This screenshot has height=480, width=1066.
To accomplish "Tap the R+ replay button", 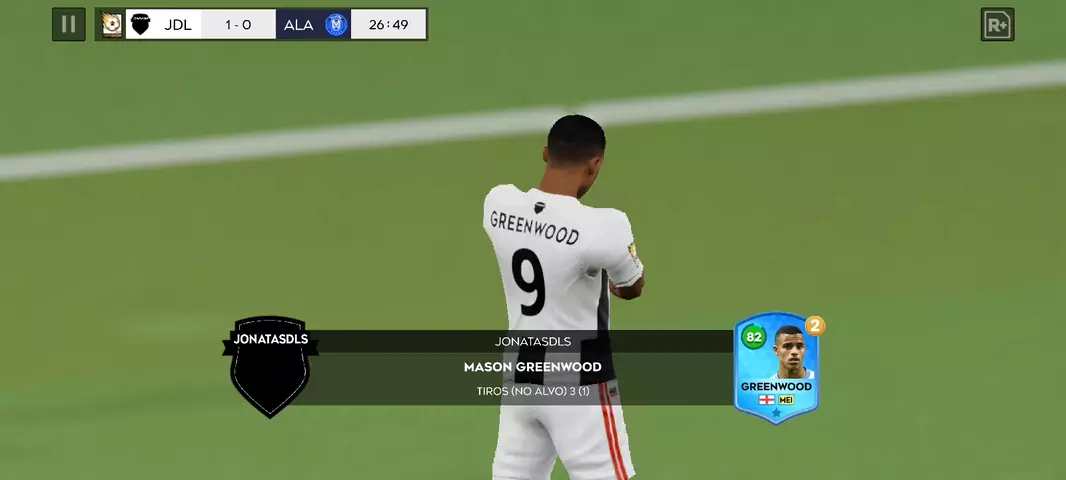I will (x=997, y=25).
